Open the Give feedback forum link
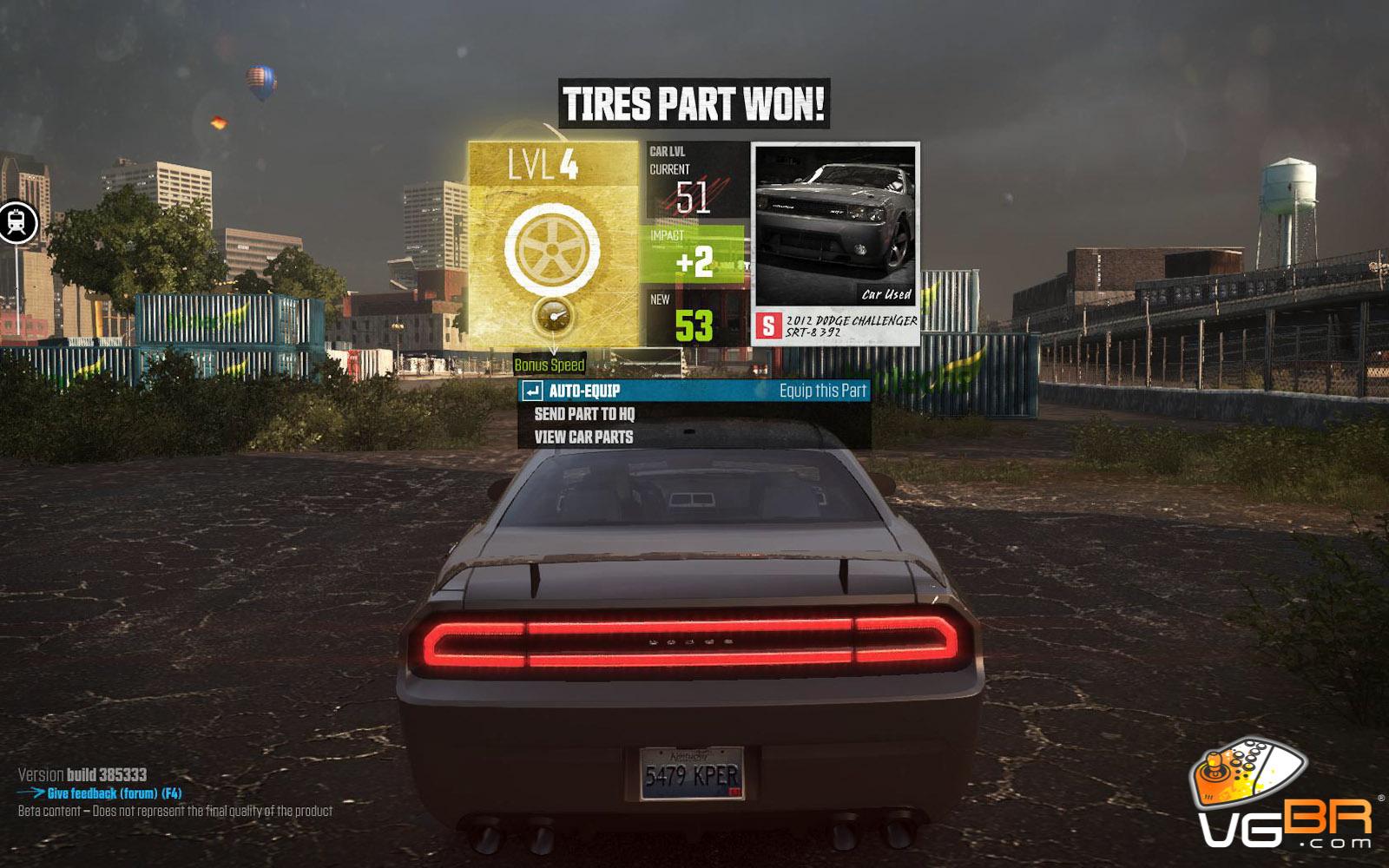The height and width of the screenshot is (868, 1389). point(114,793)
